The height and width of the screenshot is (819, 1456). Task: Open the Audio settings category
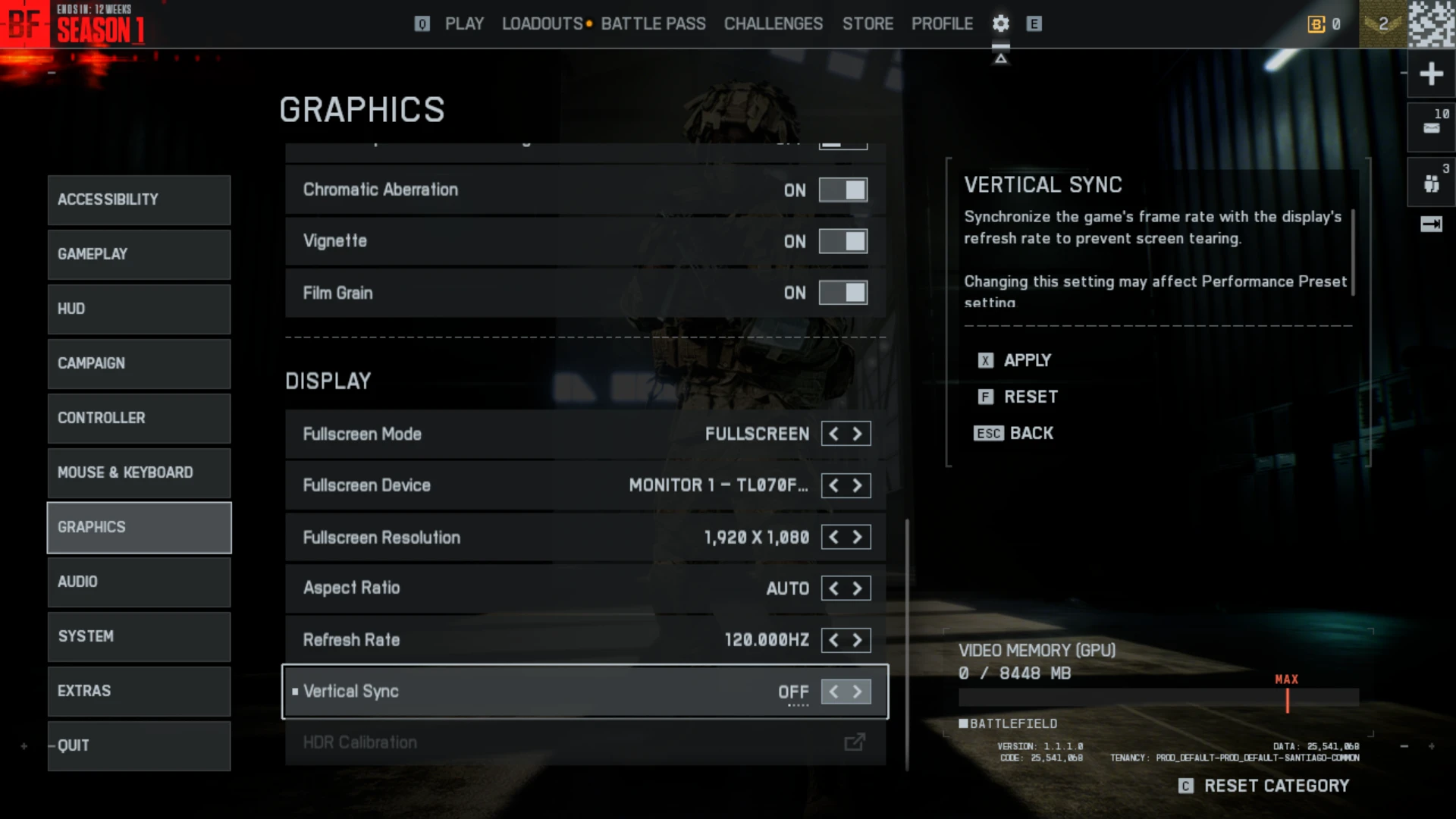pyautogui.click(x=139, y=582)
